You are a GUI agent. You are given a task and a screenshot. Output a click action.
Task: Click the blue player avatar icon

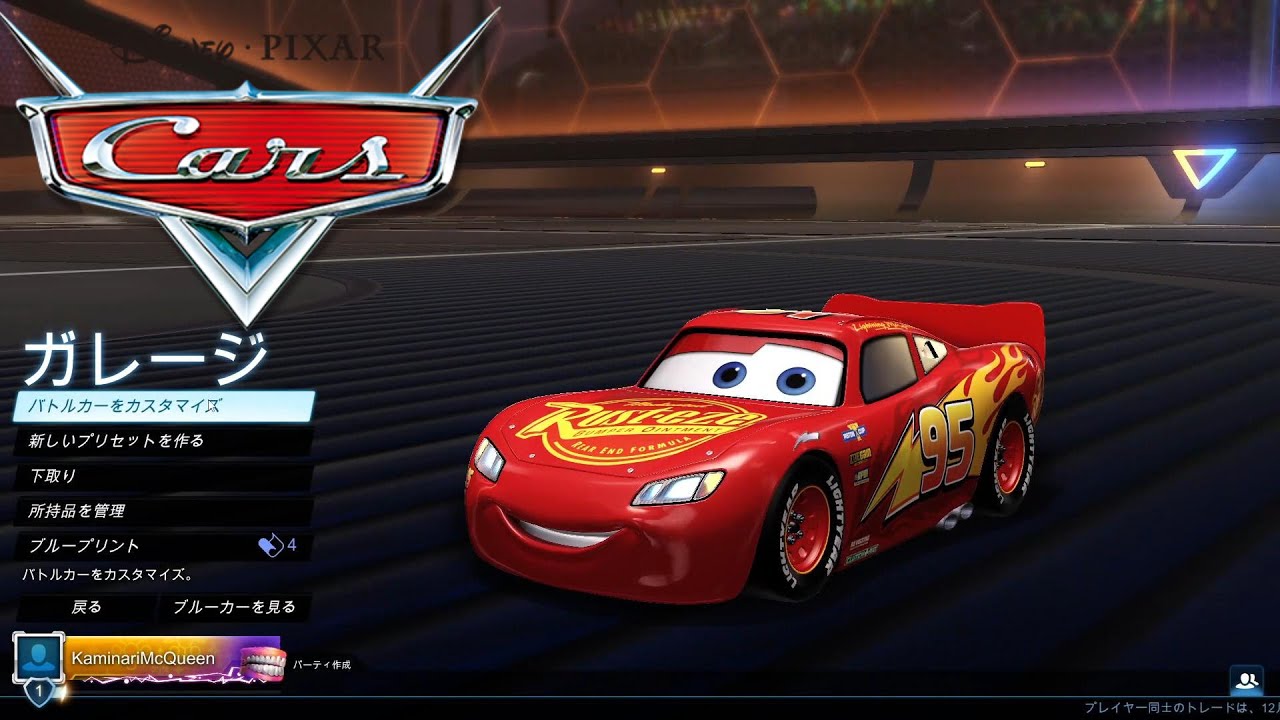tap(38, 657)
